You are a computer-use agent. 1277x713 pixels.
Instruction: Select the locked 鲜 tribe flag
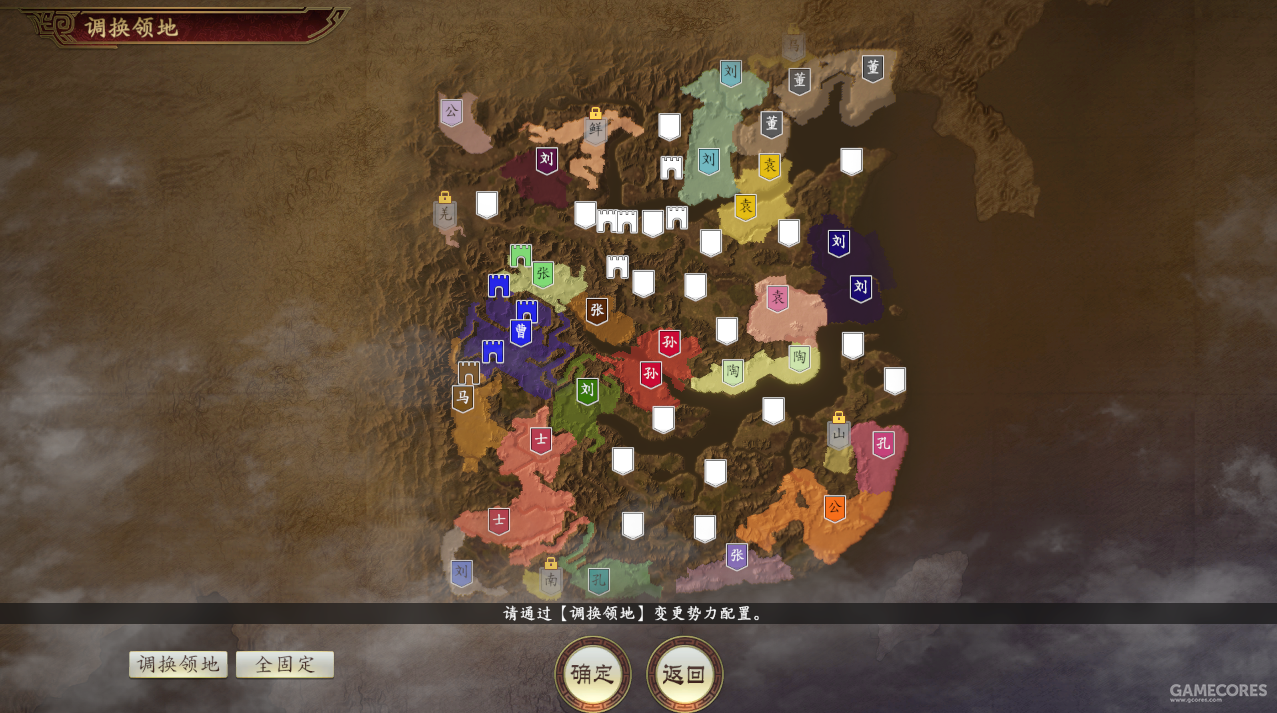tap(595, 130)
